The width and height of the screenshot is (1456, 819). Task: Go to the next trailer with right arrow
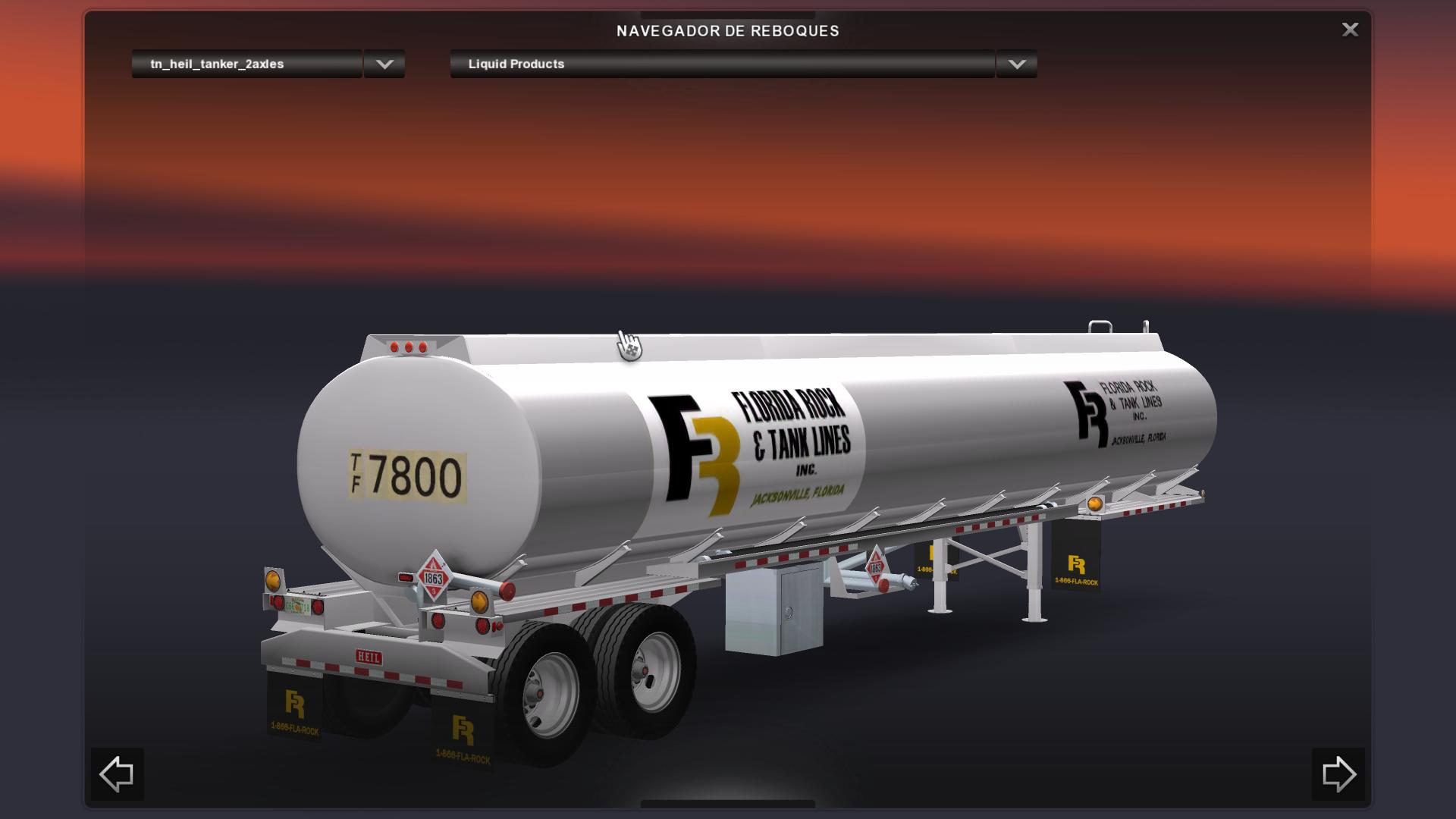[1338, 774]
